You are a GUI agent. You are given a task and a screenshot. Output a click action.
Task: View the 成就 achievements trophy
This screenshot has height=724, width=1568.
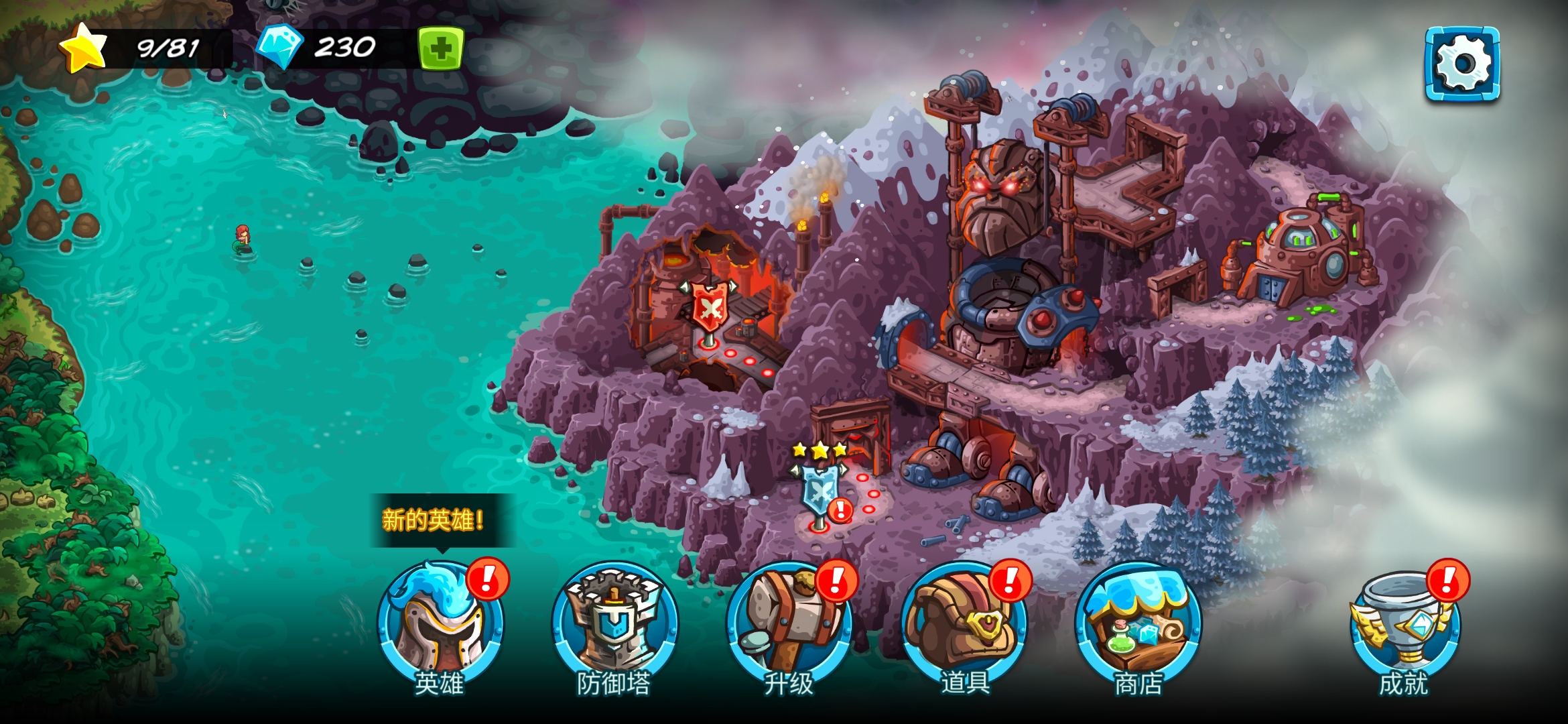click(x=1404, y=625)
